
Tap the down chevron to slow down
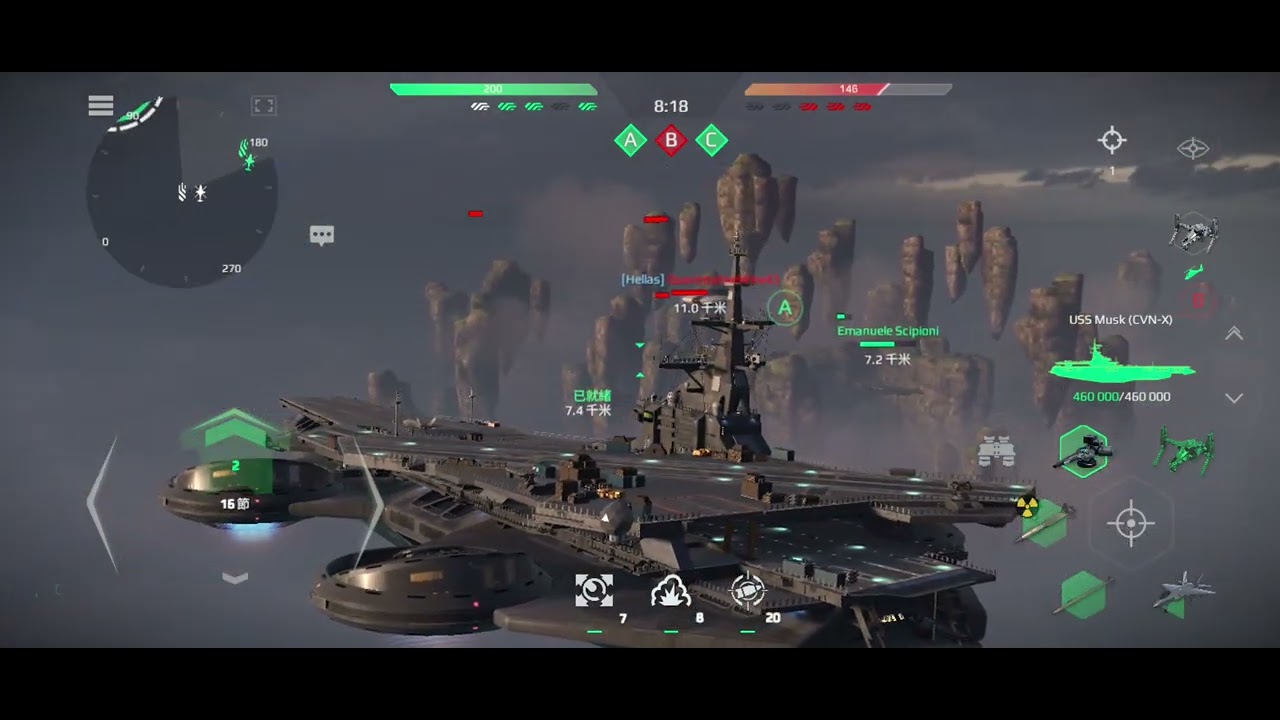[x=235, y=578]
